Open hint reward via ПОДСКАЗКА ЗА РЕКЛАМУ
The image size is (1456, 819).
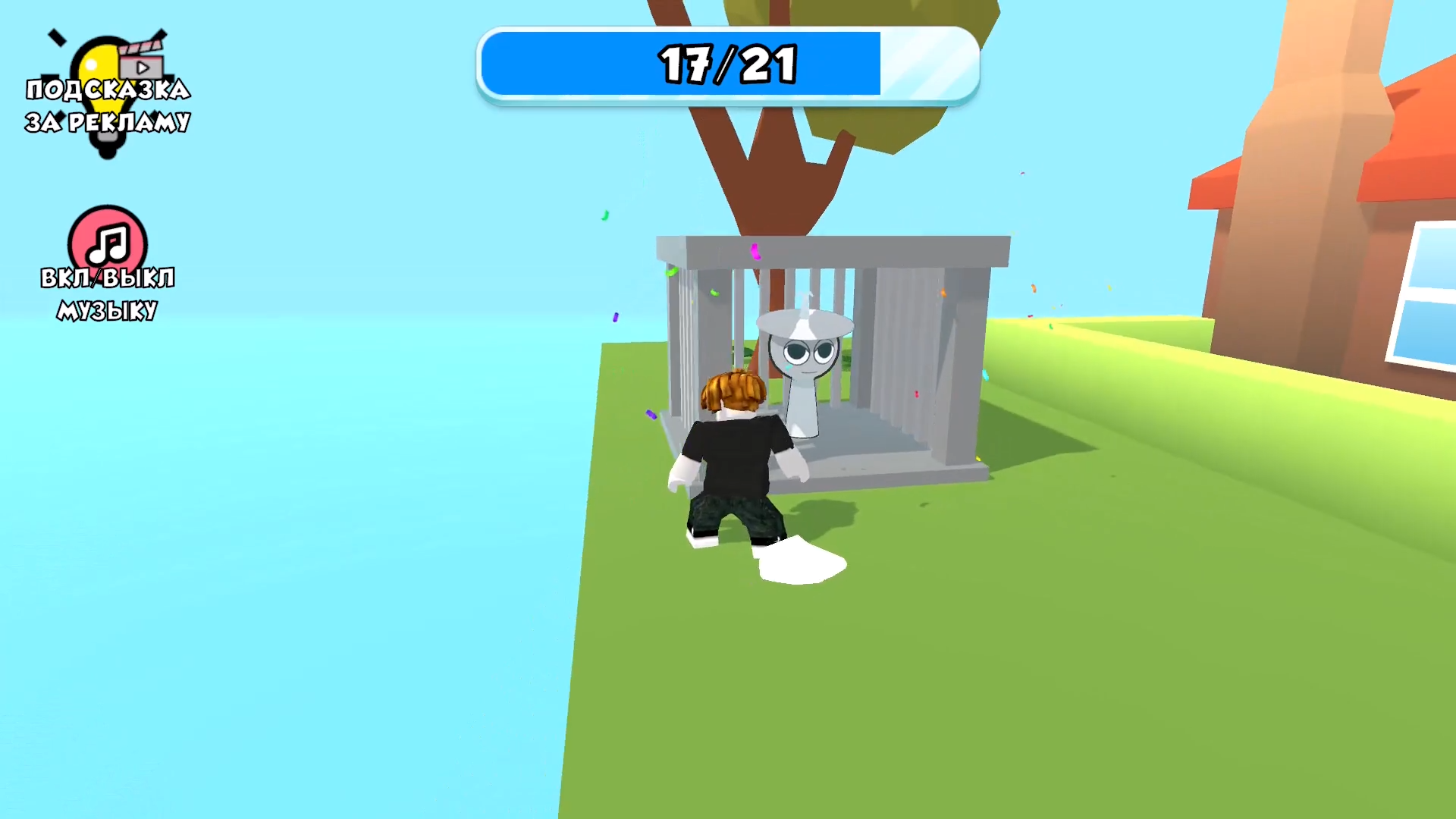pos(108,106)
